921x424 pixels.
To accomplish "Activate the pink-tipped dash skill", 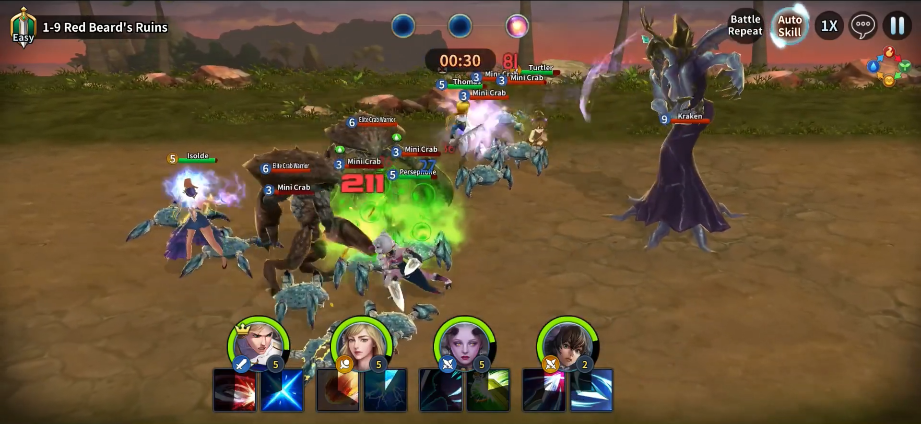I will coord(544,390).
